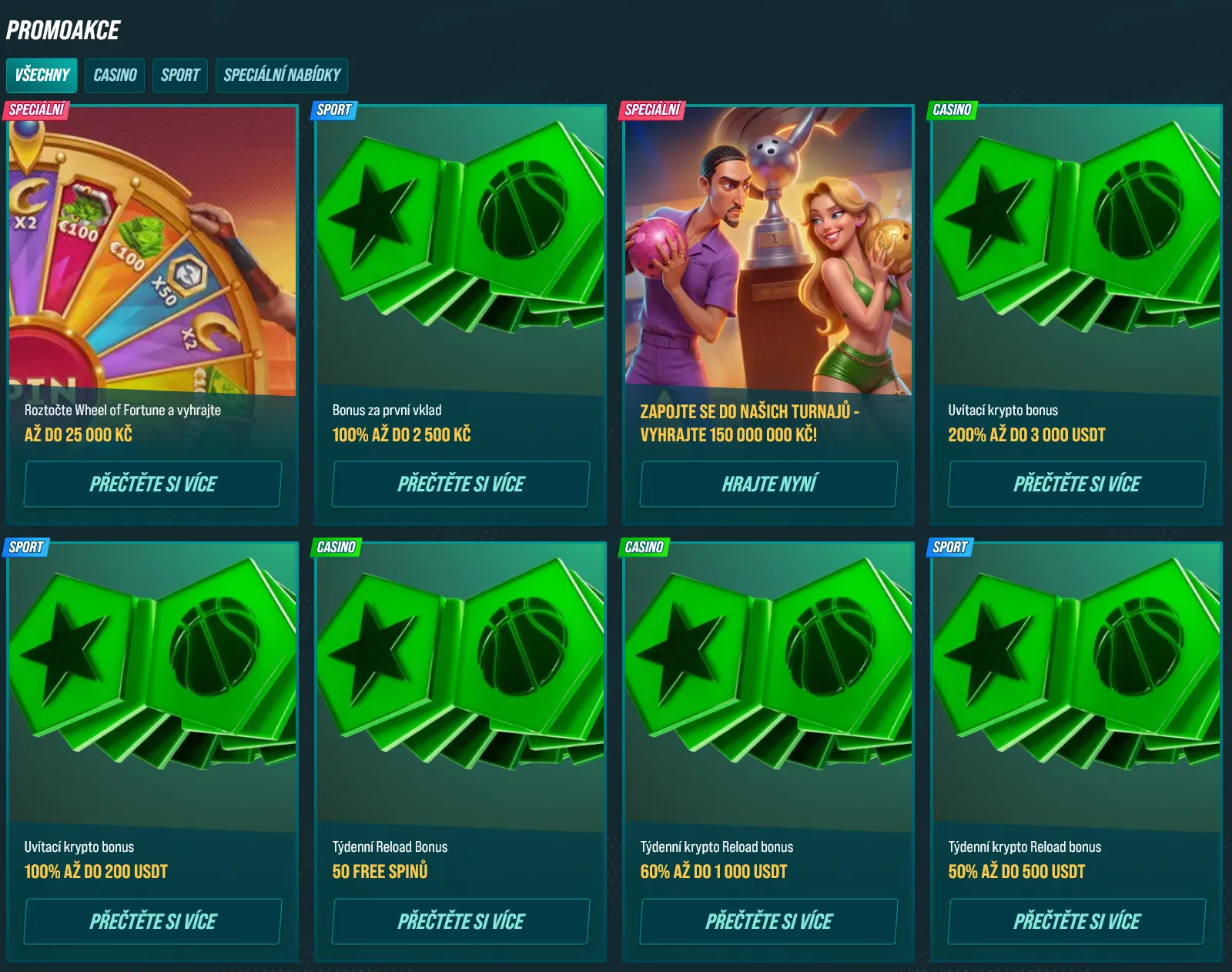Switch to the CASINO filter tab
The image size is (1232, 972).
tap(114, 75)
